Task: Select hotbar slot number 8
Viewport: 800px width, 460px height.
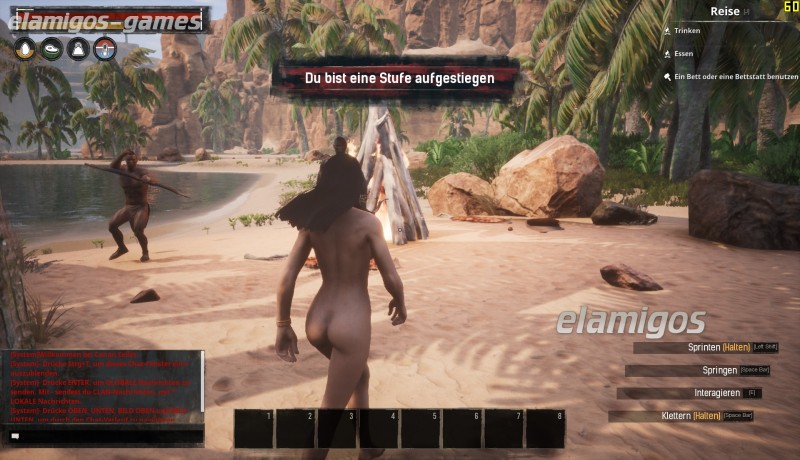Action: 546,429
